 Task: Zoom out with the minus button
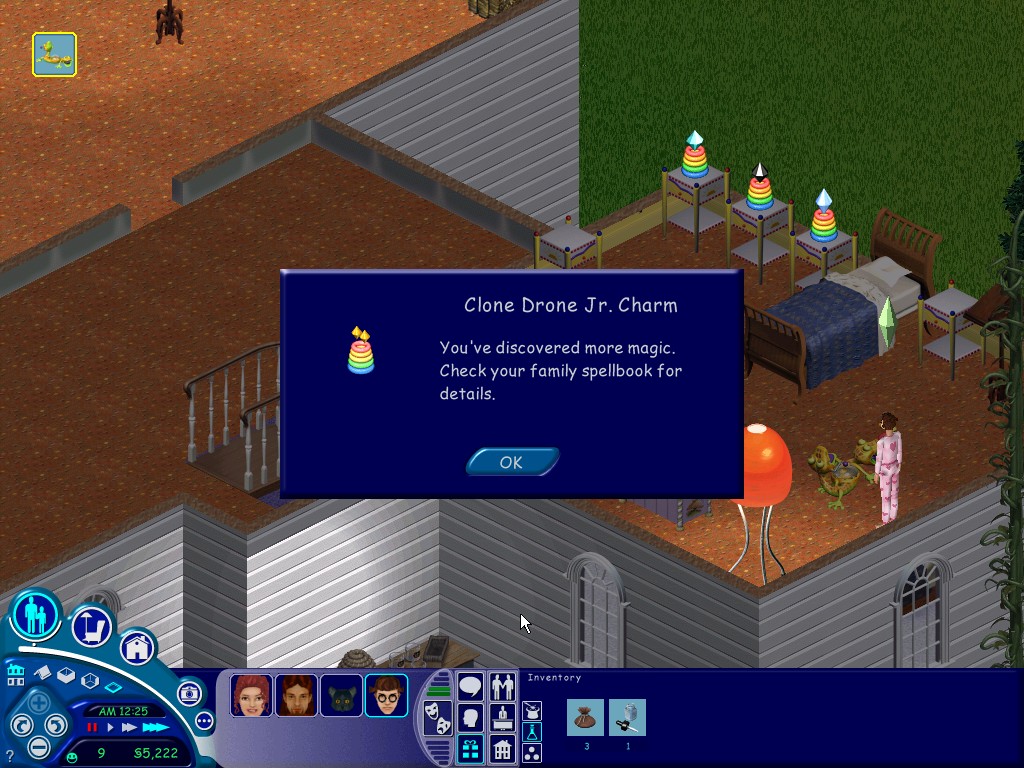click(38, 745)
